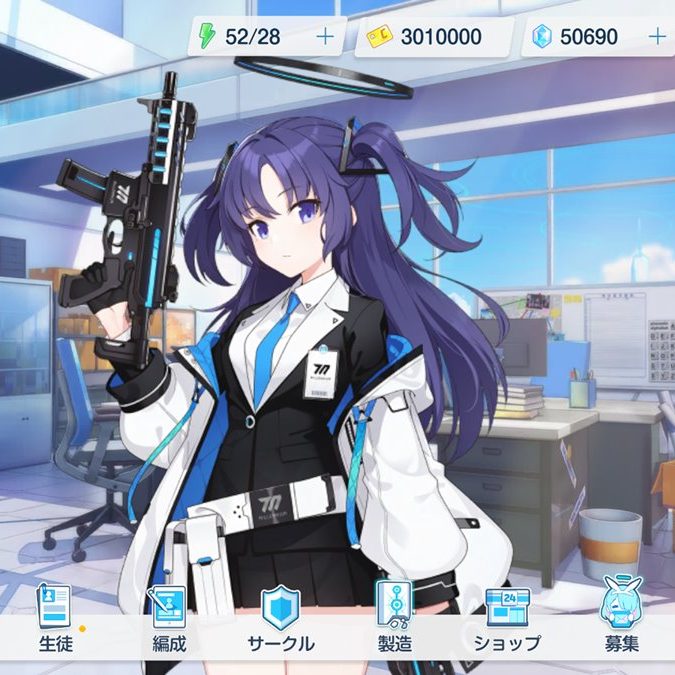Tap the yellow credits currency counter
This screenshot has width=675, height=675.
(x=432, y=37)
